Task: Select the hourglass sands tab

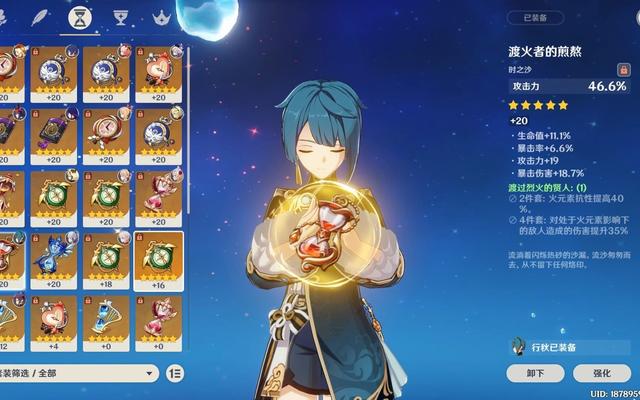Action: click(x=77, y=18)
